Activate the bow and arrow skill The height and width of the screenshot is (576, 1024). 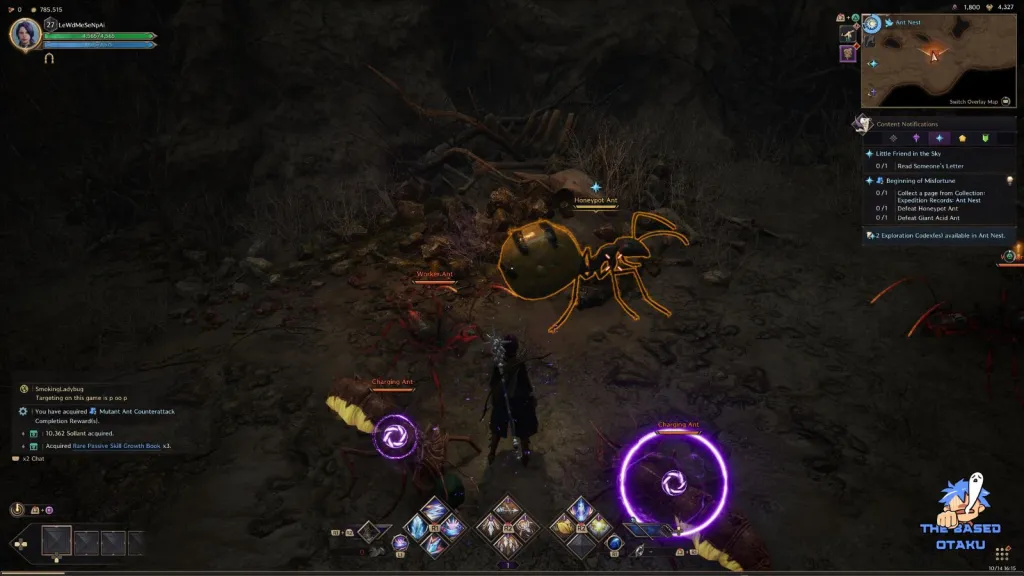pos(508,509)
